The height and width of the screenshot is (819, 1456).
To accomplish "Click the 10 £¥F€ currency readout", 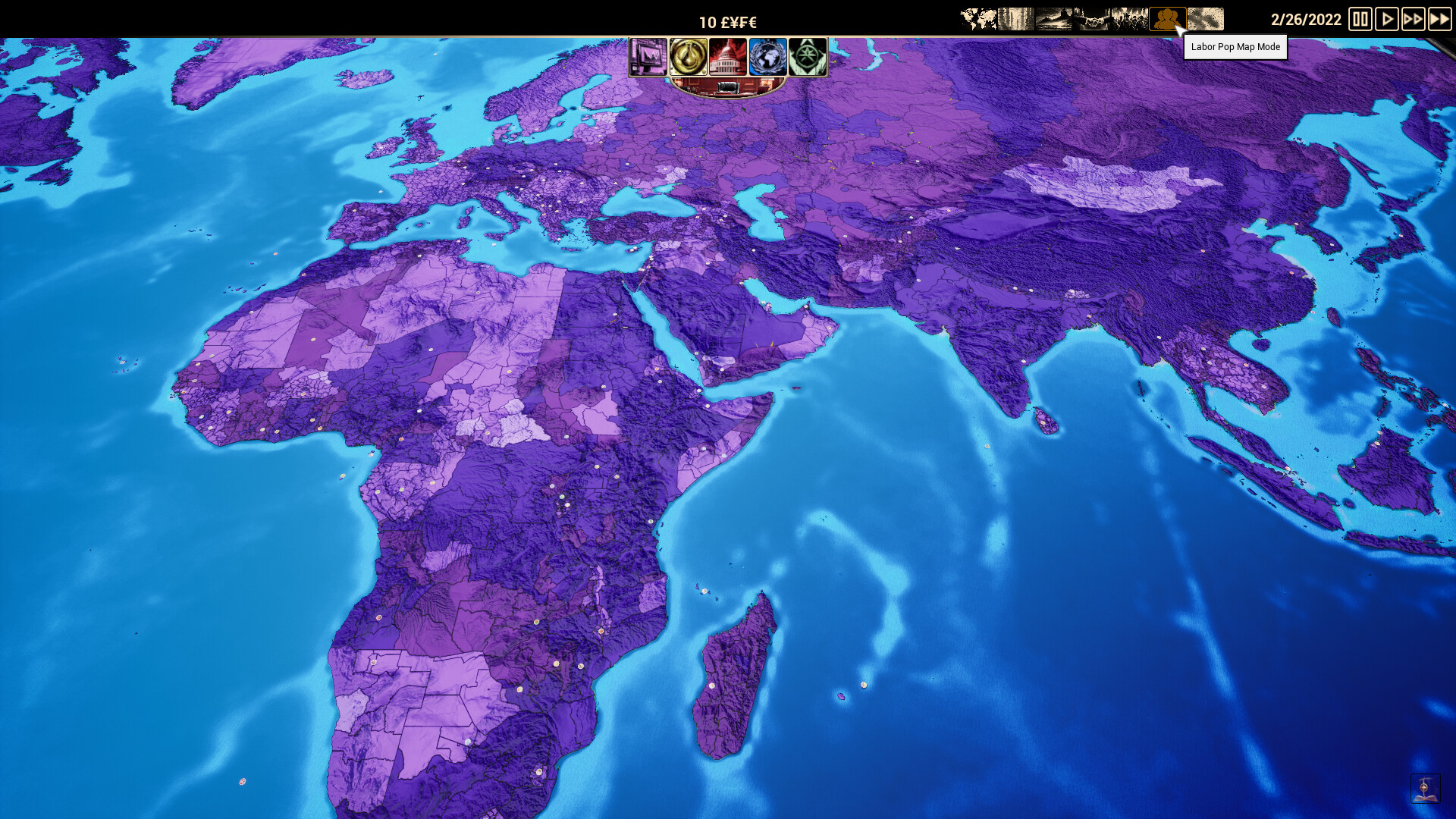I will 728,22.
